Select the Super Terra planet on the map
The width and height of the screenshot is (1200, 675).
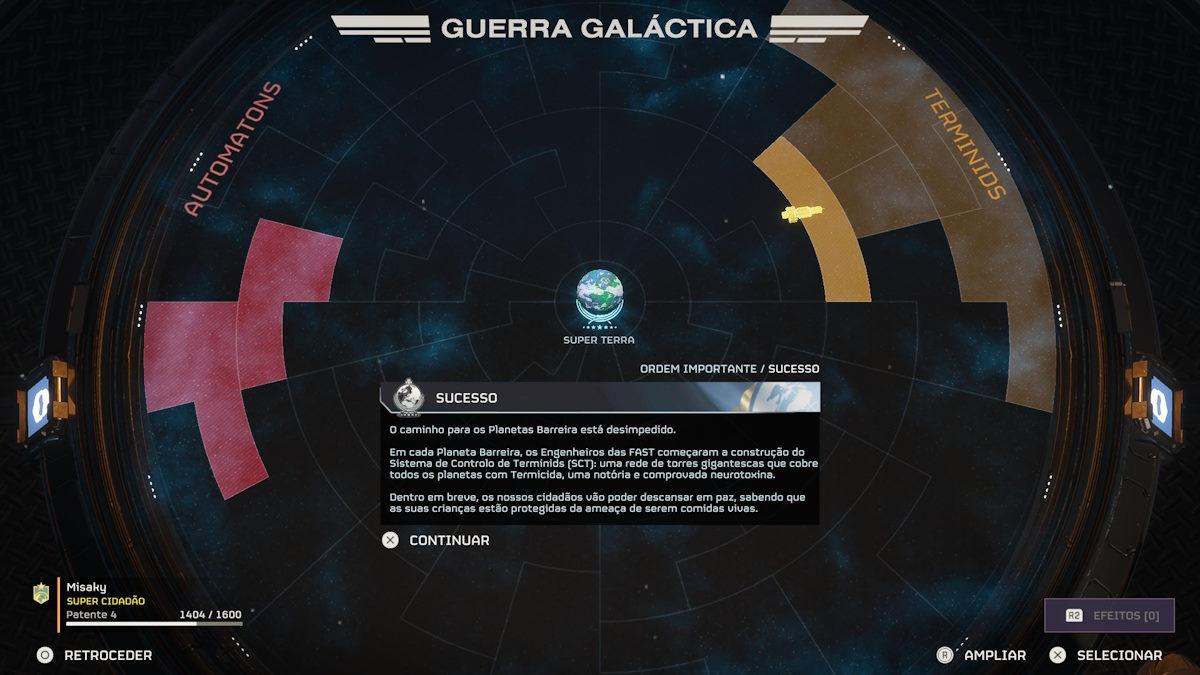[598, 294]
